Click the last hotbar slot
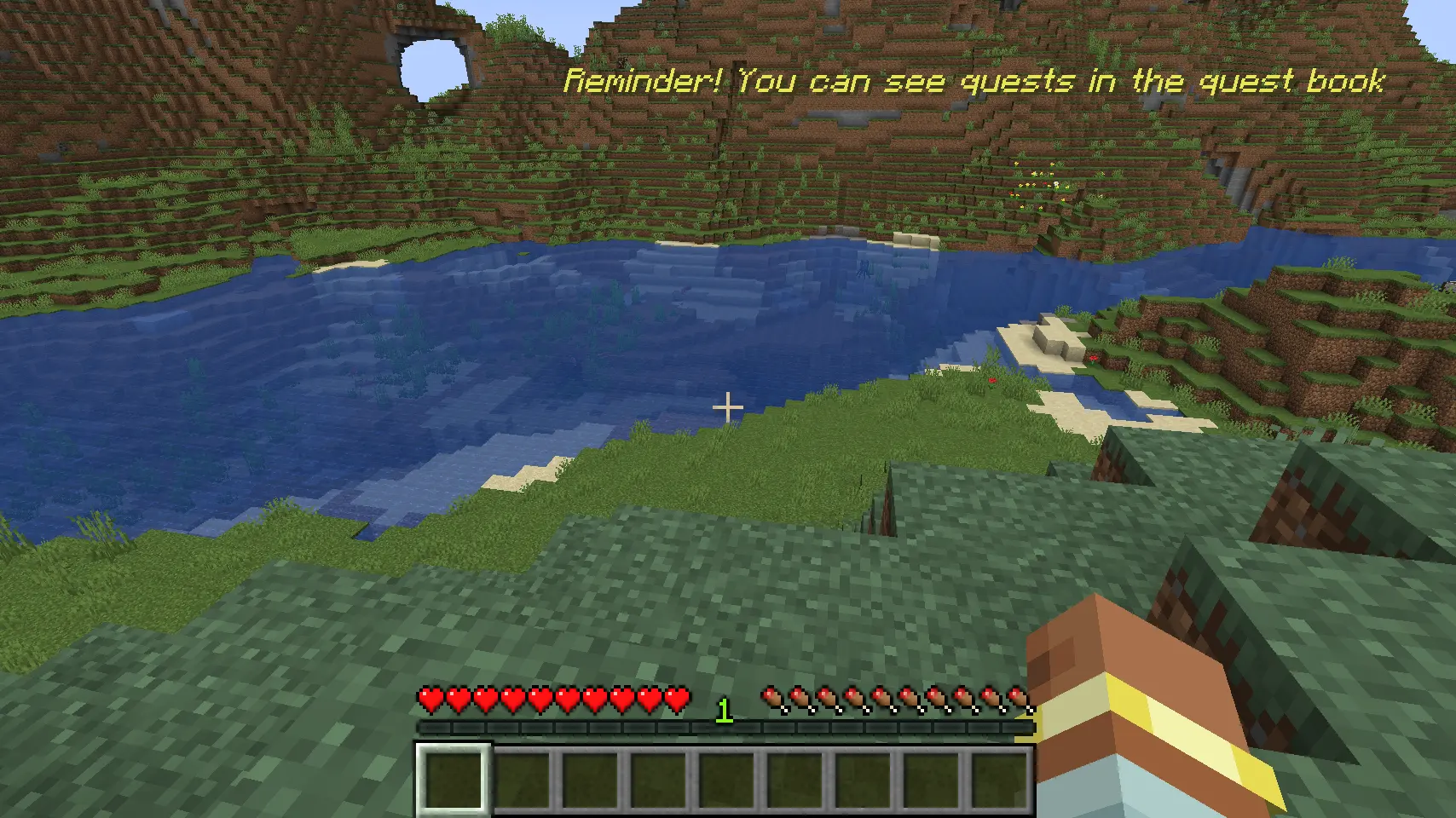This screenshot has height=818, width=1456. [999, 777]
